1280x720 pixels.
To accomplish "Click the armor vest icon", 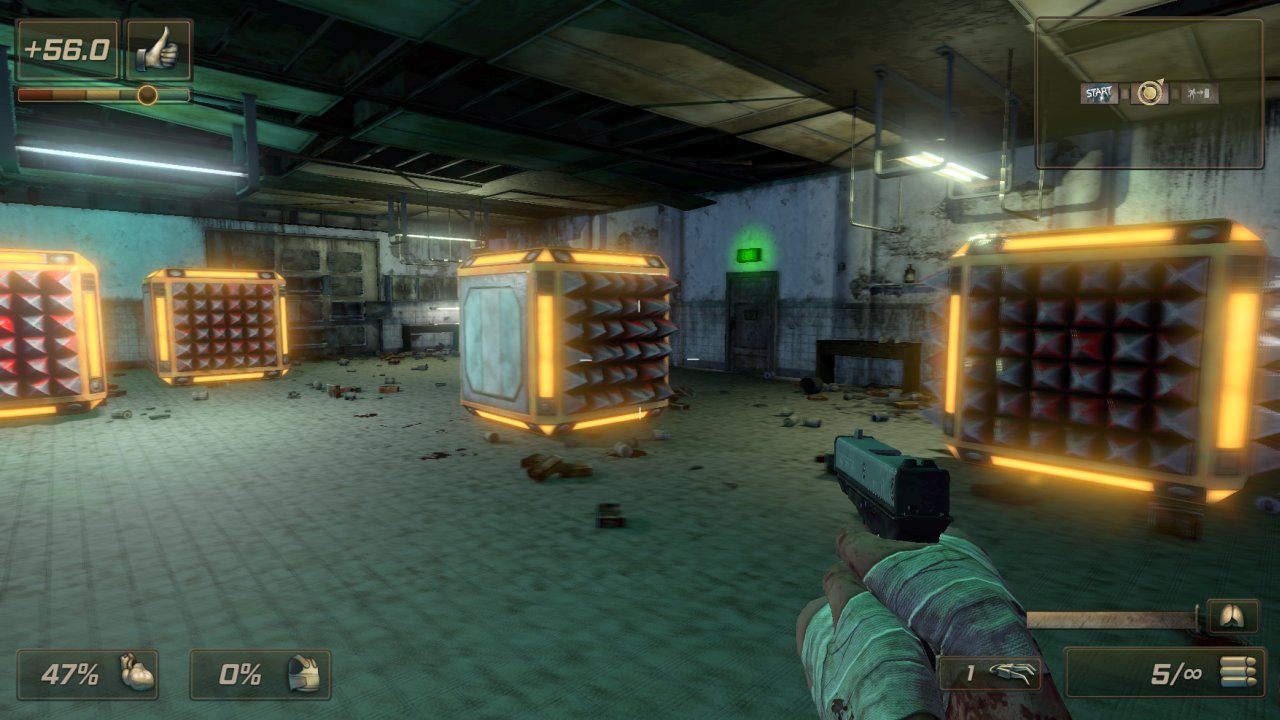I will [304, 674].
